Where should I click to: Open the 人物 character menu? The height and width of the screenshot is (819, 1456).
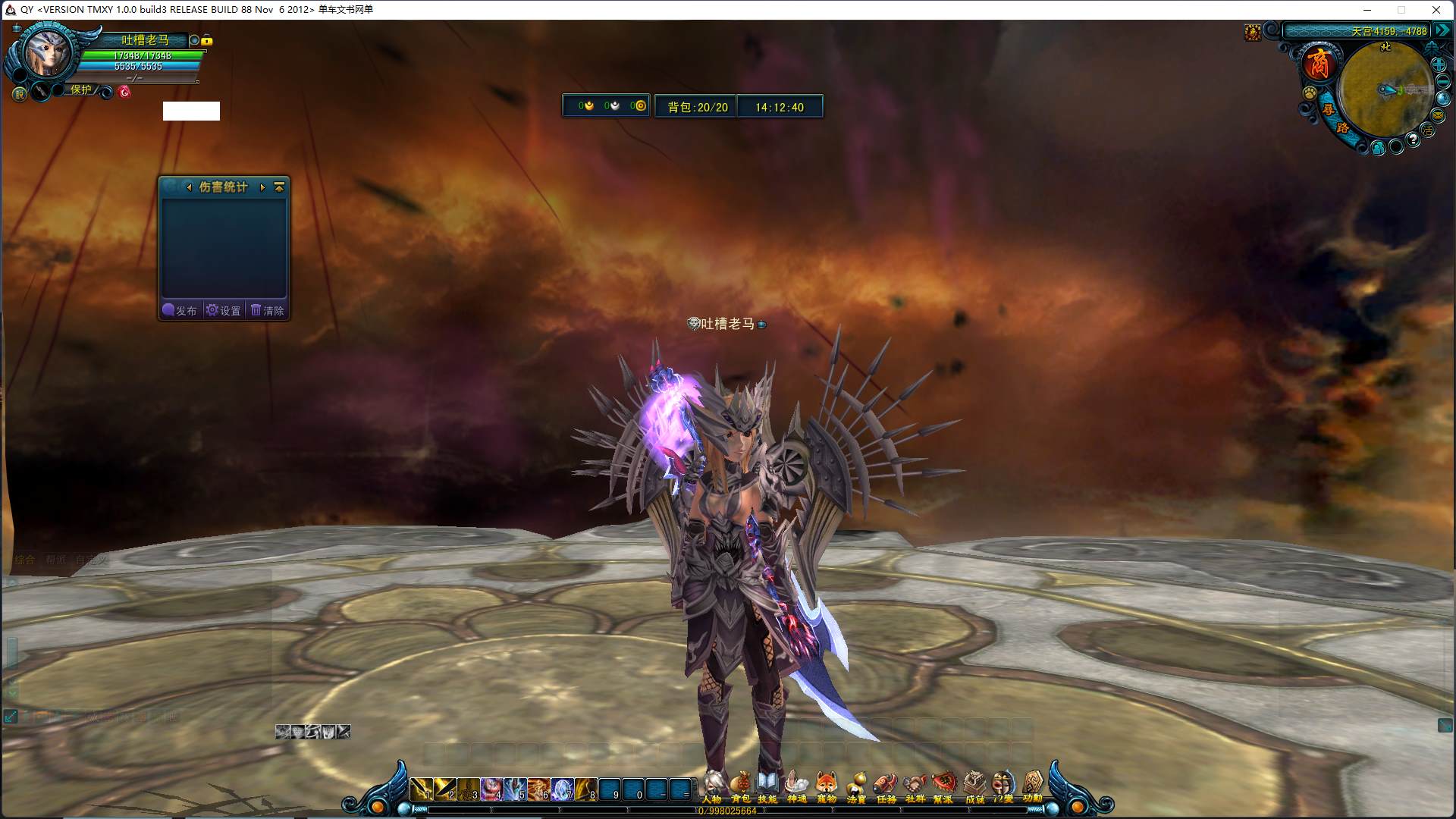(711, 786)
